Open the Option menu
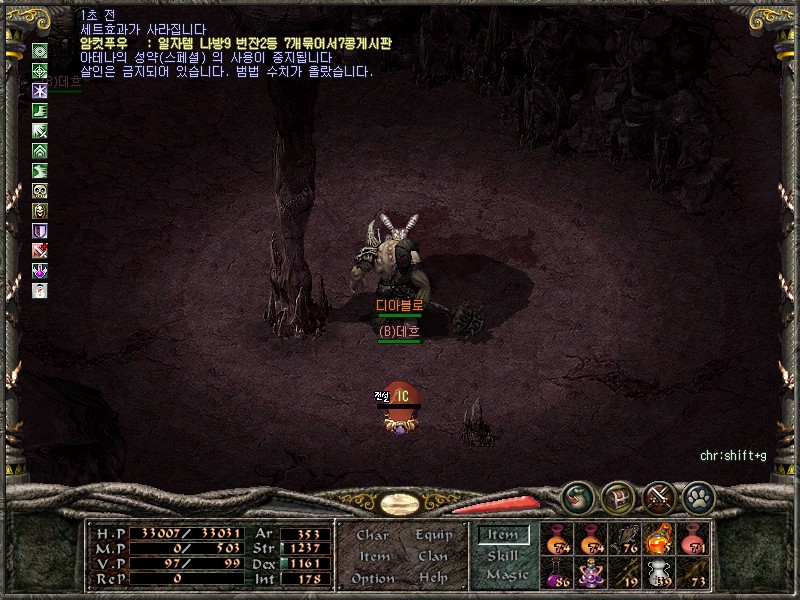Screen dimensions: 800x600 [x=372, y=579]
